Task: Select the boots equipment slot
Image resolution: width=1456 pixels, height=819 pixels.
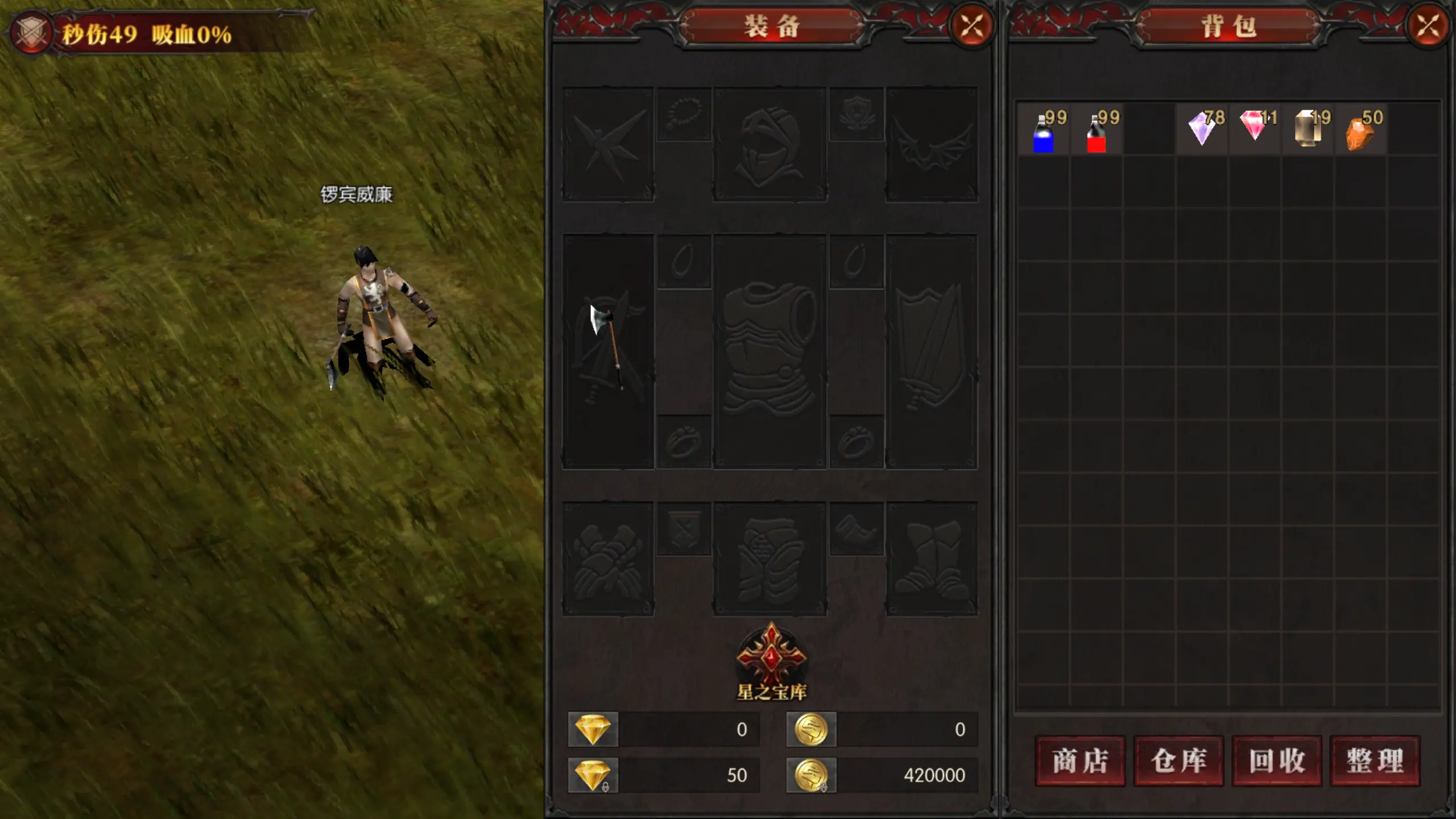Action: (x=932, y=559)
